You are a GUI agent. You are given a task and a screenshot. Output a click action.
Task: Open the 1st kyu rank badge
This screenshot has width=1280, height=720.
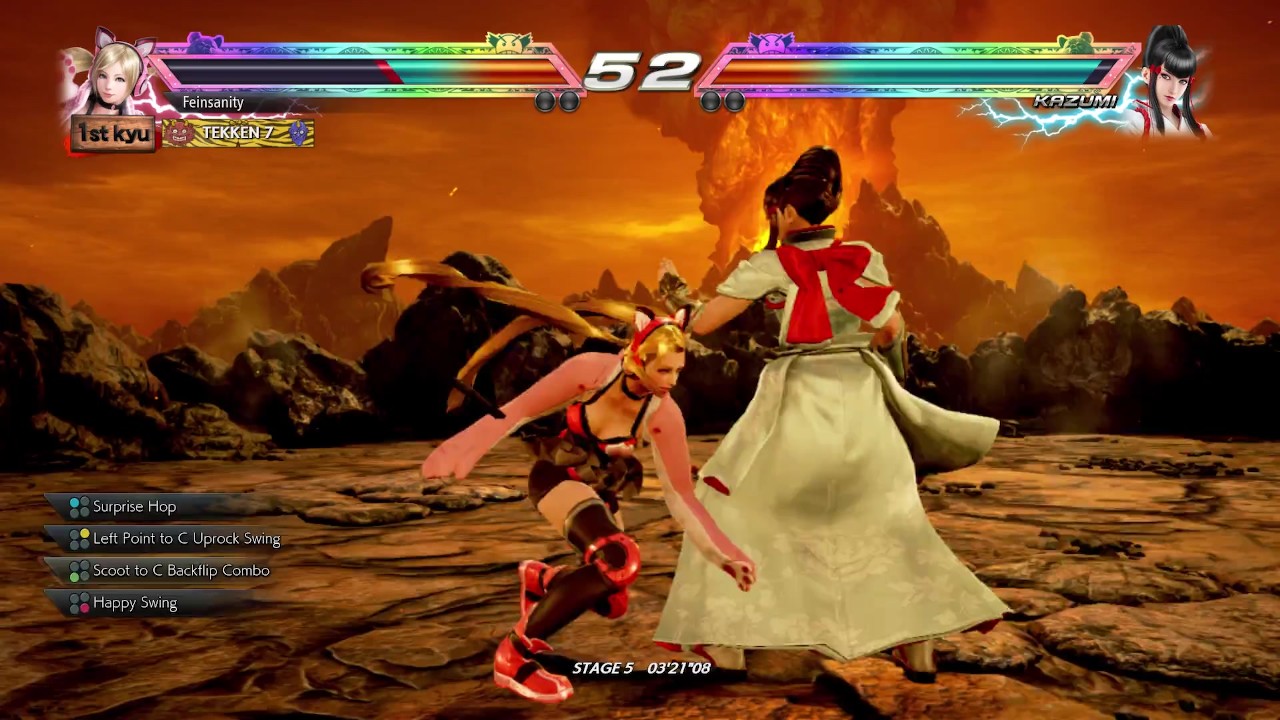point(113,134)
